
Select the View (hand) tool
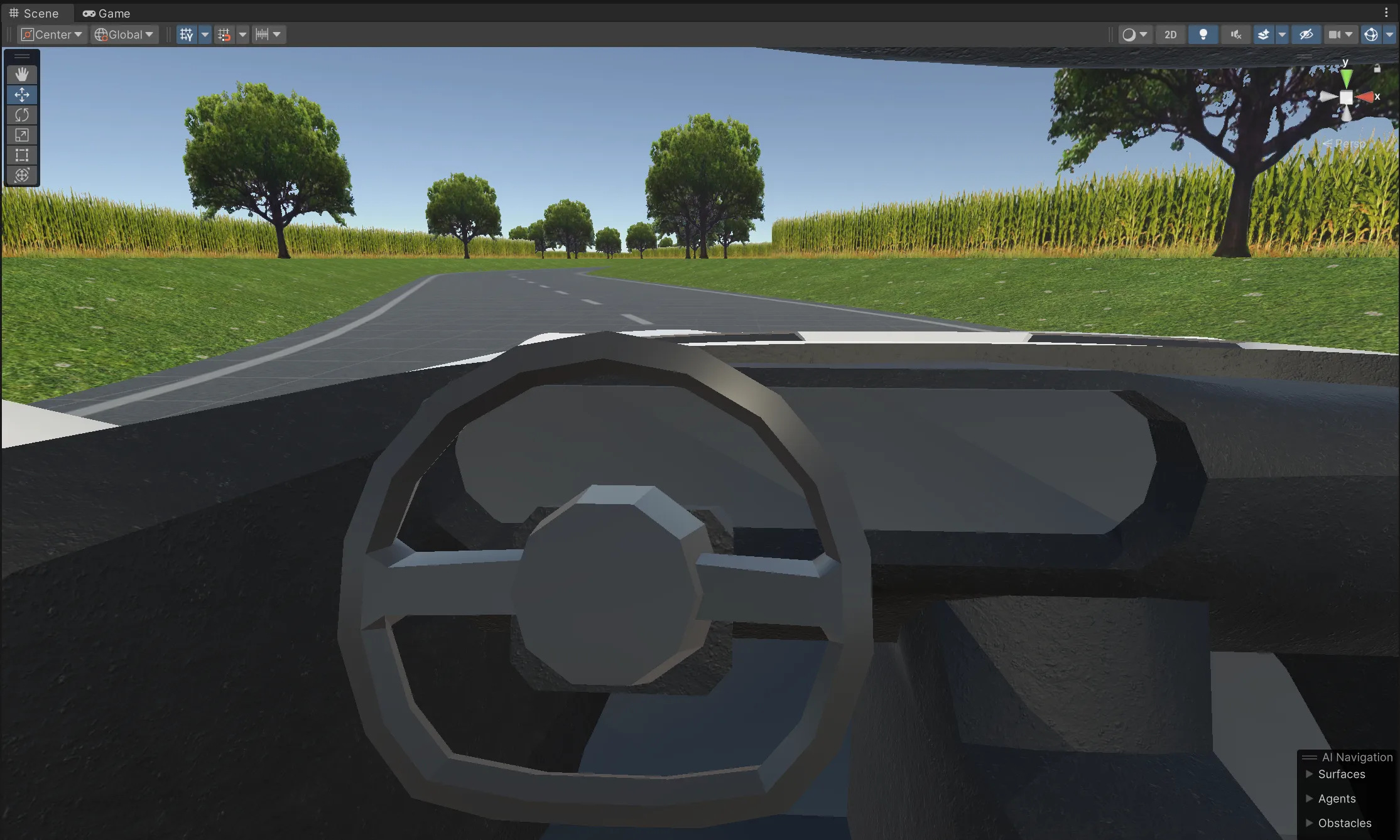pyautogui.click(x=22, y=74)
